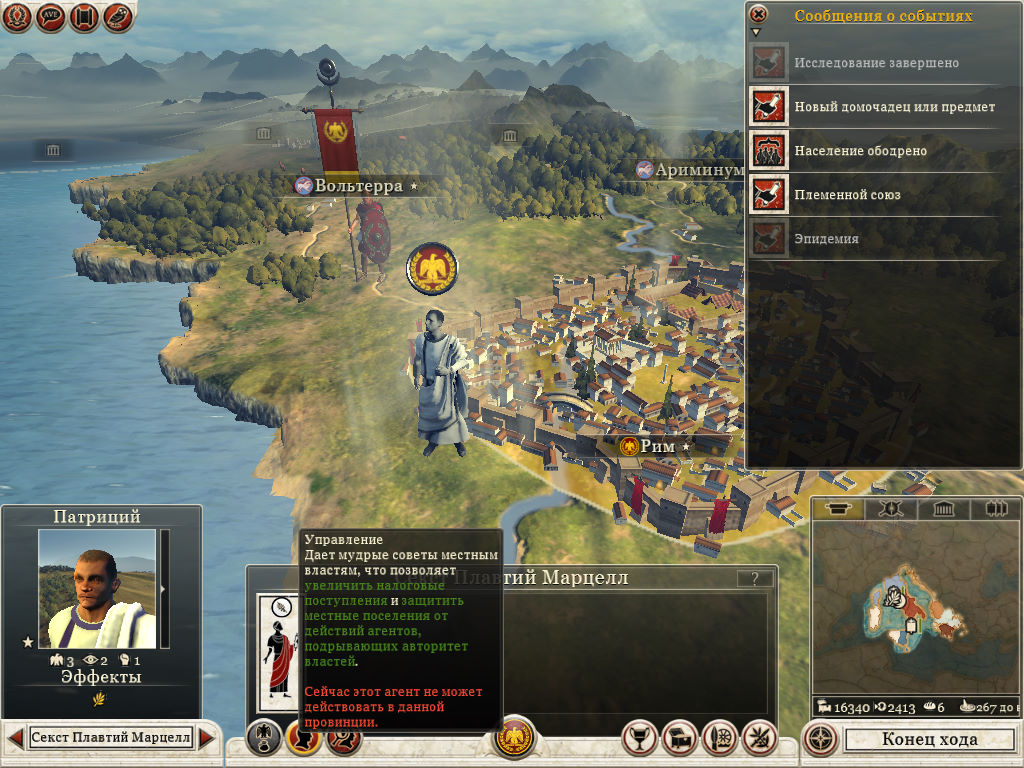This screenshot has width=1024, height=768.
Task: Close the event messages panel
Action: click(759, 14)
